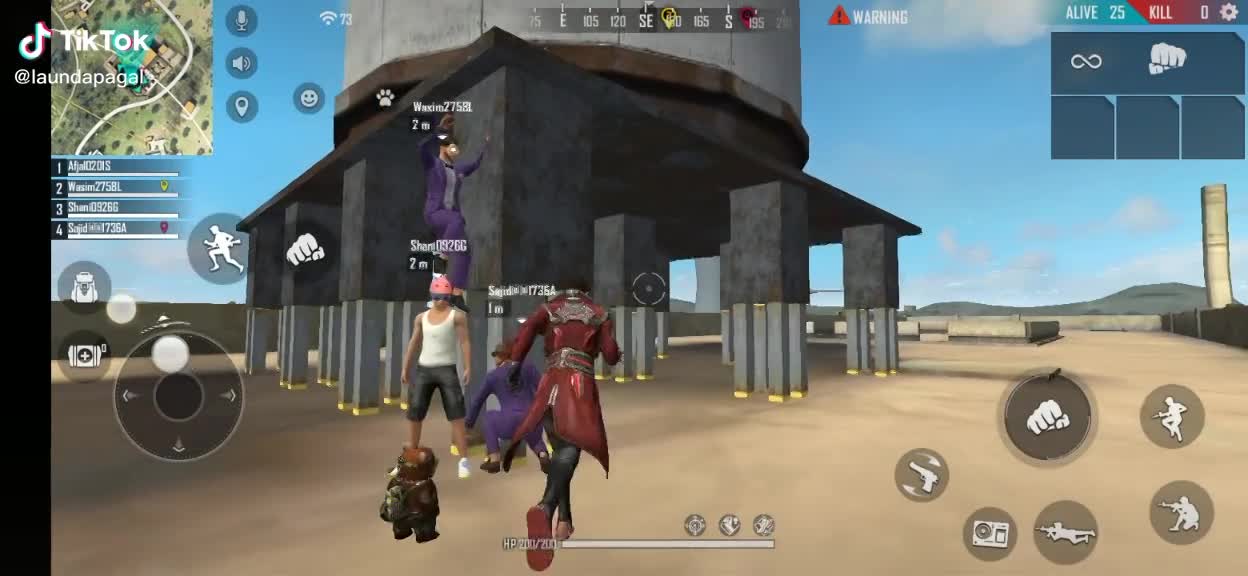Open the backpack inventory
The image size is (1248, 576).
(84, 287)
